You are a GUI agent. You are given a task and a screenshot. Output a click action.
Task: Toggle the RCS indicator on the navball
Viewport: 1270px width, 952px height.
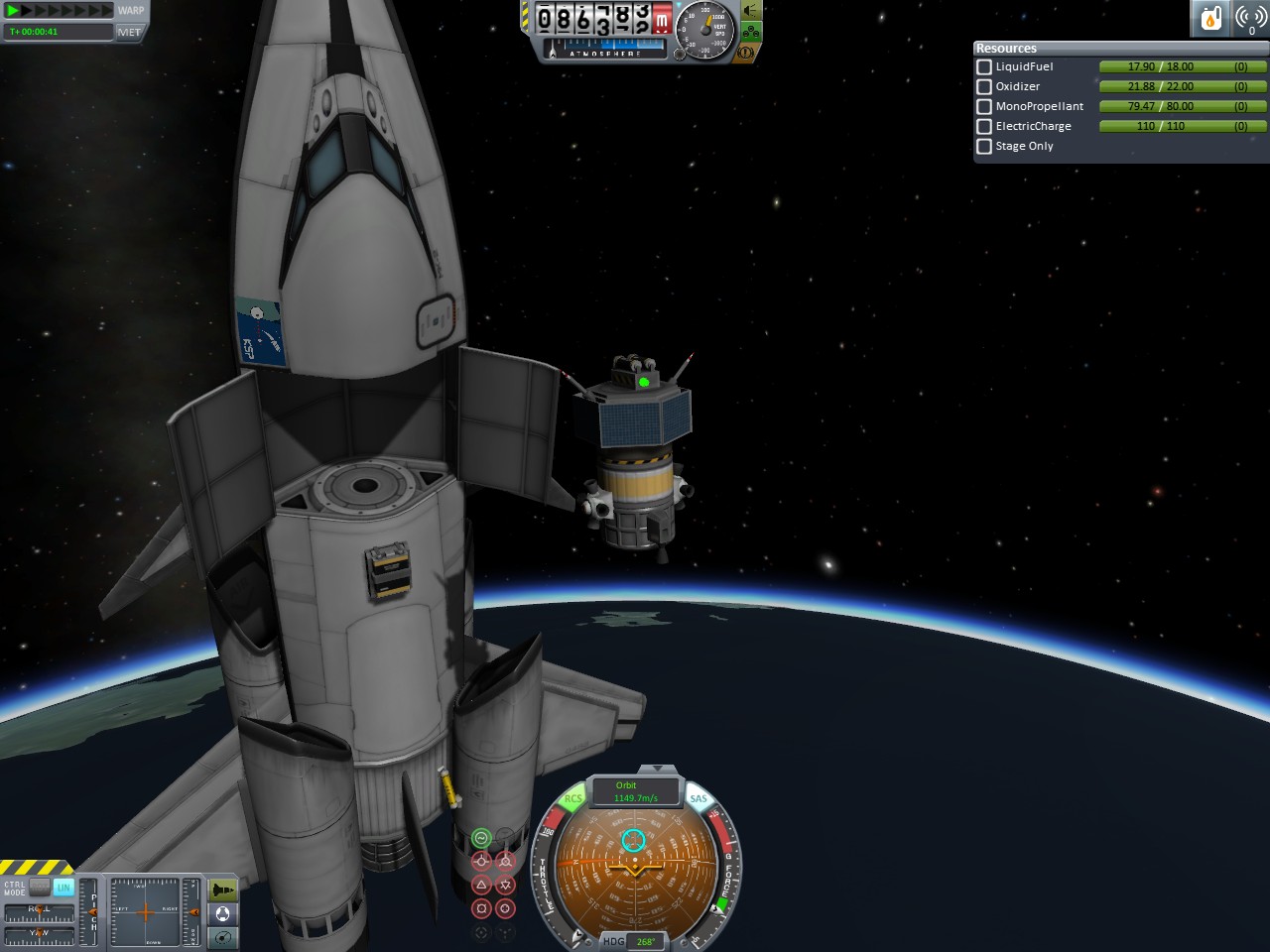point(572,798)
